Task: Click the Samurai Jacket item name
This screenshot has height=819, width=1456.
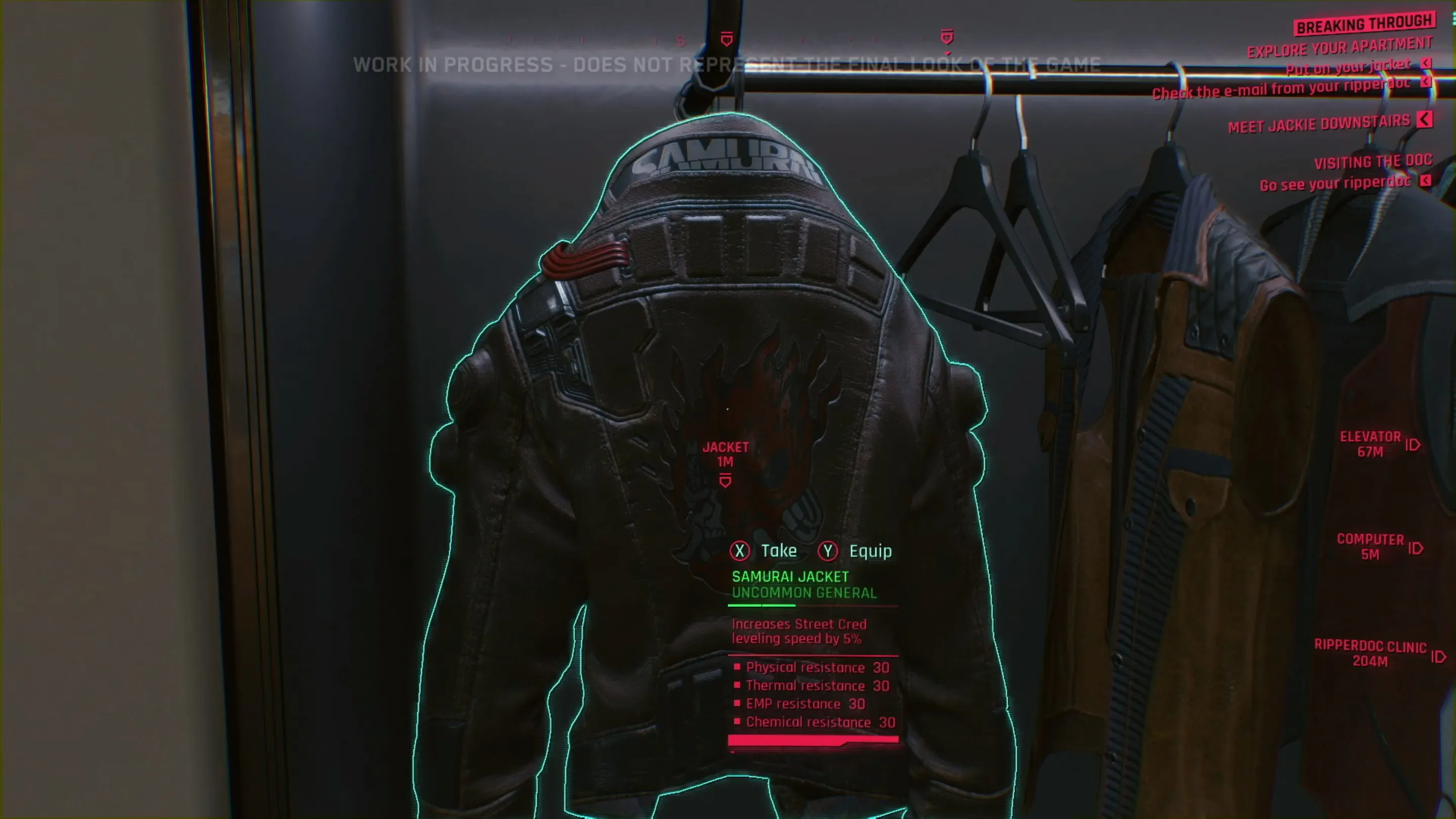Action: click(789, 576)
